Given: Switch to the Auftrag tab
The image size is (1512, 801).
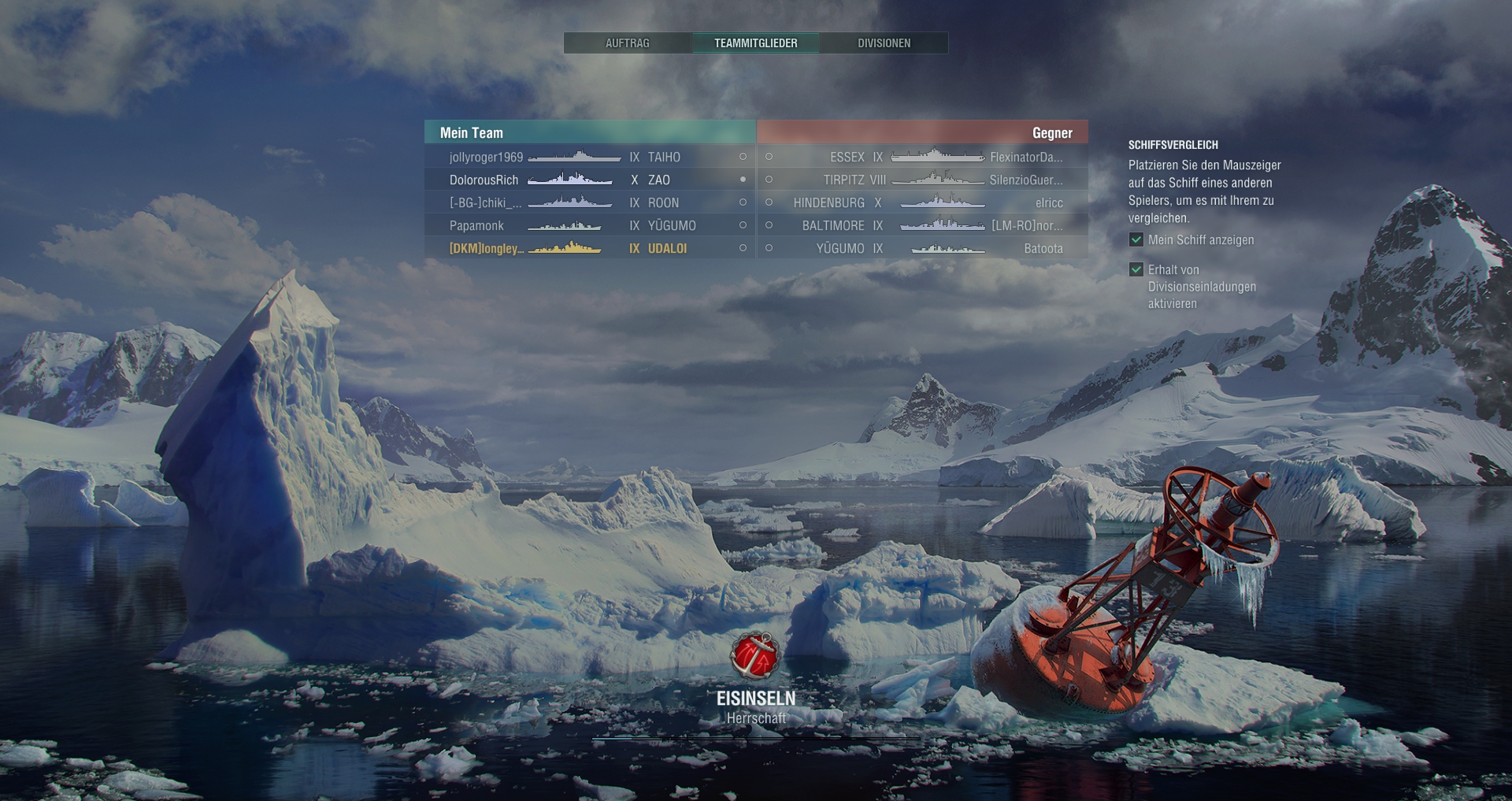Looking at the screenshot, I should pos(627,43).
